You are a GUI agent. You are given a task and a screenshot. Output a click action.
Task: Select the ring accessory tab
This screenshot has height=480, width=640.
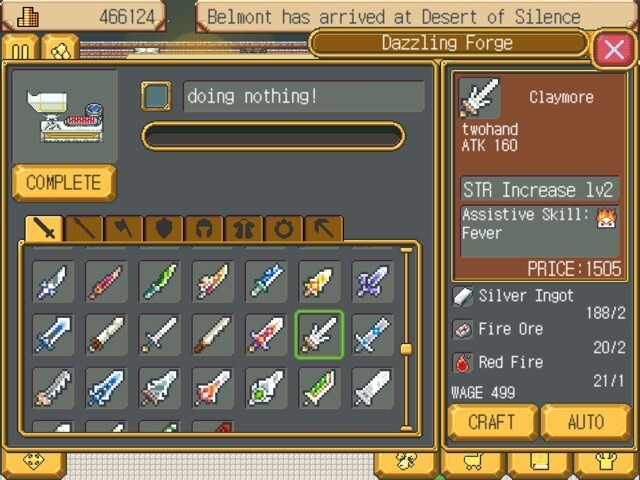point(284,229)
